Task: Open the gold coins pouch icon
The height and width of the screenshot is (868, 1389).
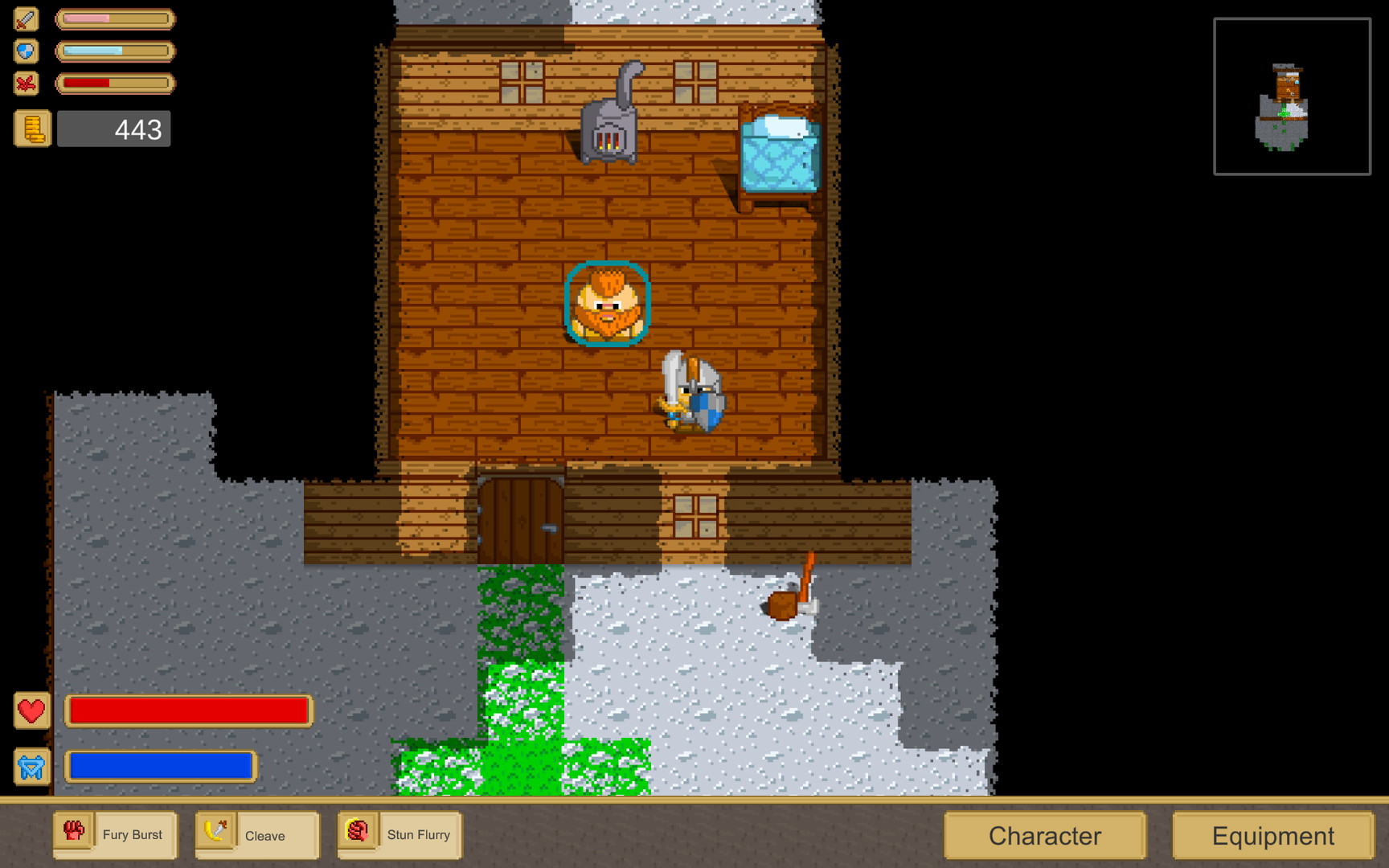Action: click(x=31, y=128)
